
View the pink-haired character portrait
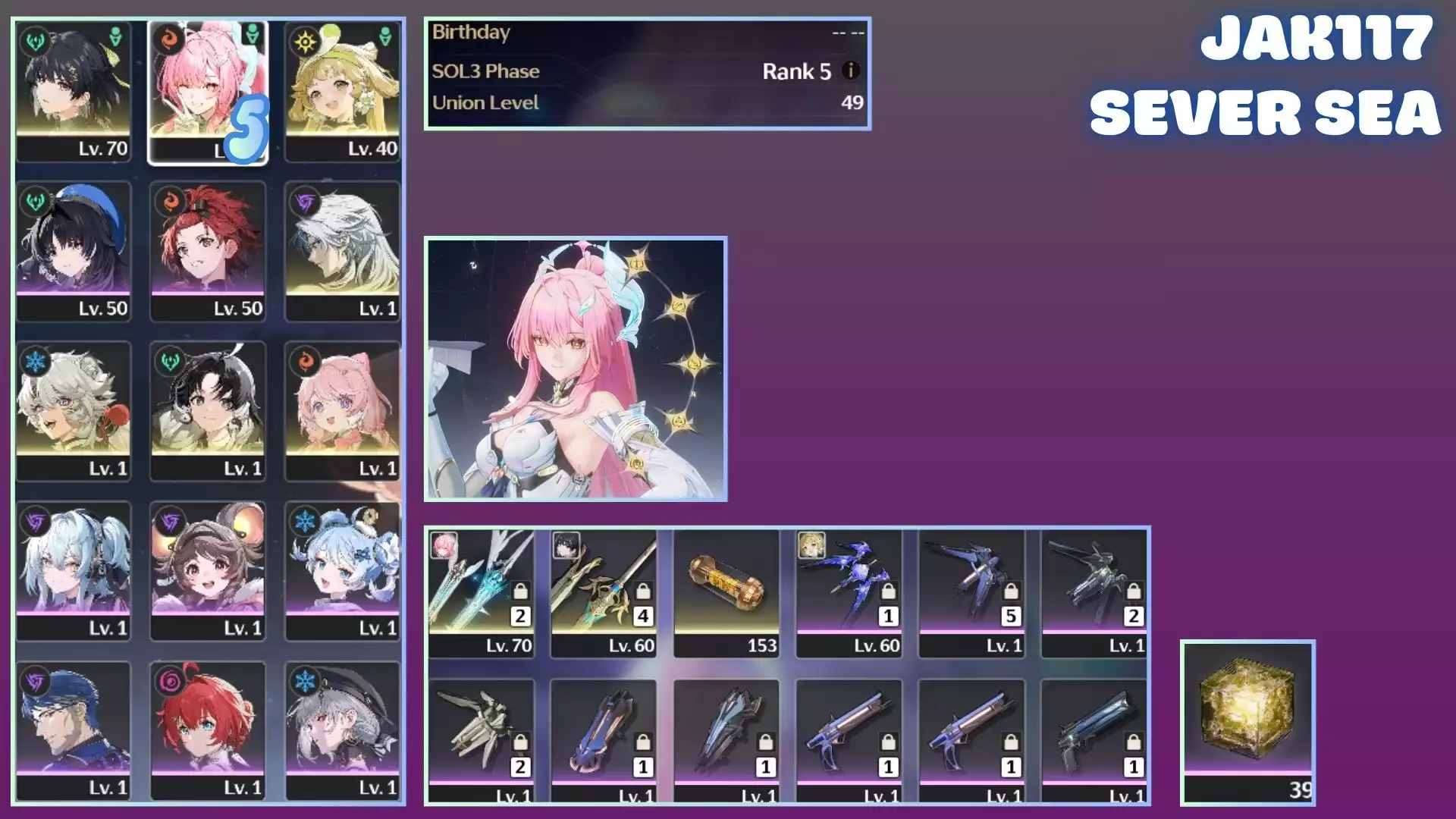[576, 369]
